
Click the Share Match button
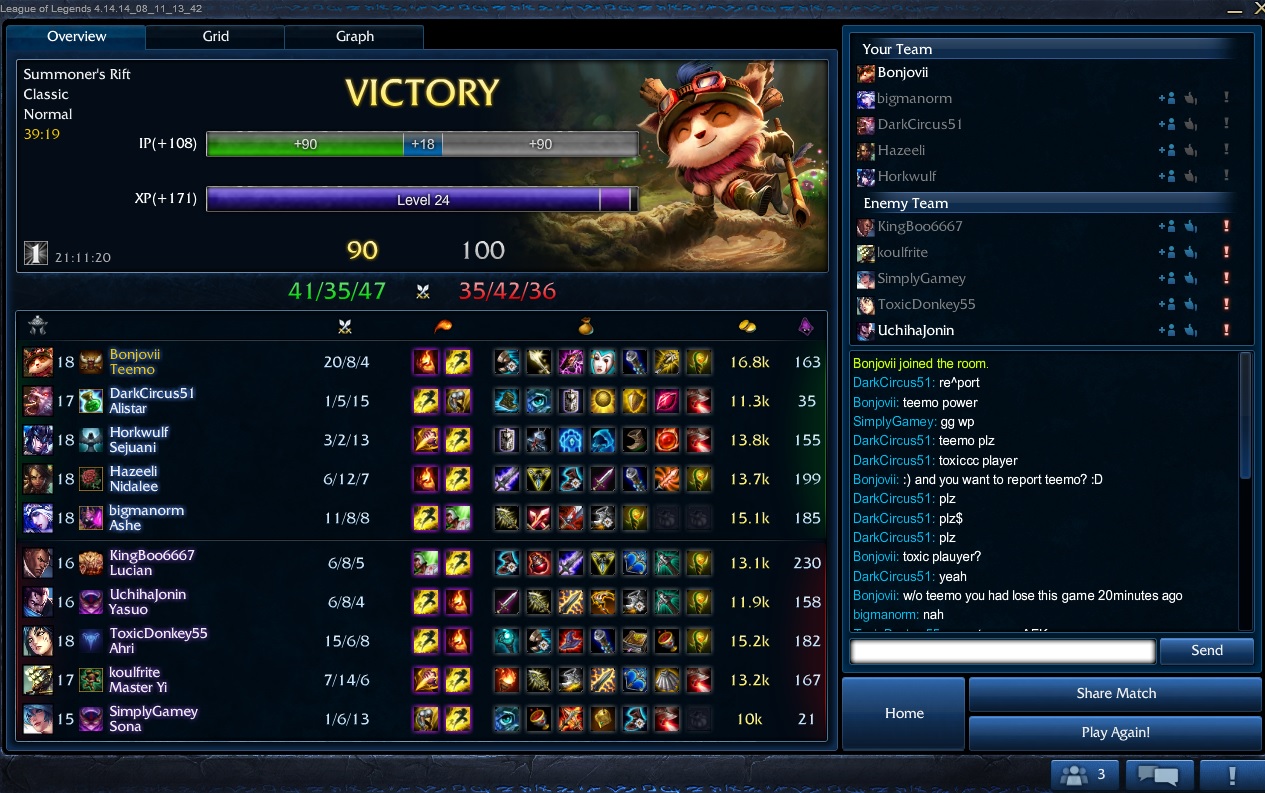[x=1115, y=694]
